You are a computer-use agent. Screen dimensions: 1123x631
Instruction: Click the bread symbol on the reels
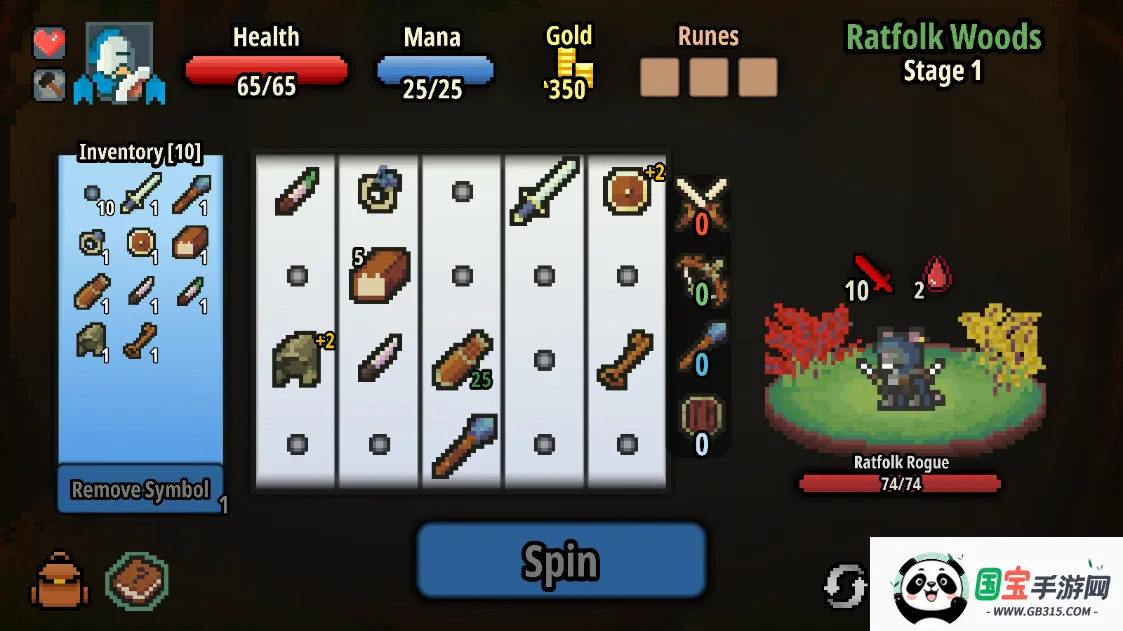(381, 274)
